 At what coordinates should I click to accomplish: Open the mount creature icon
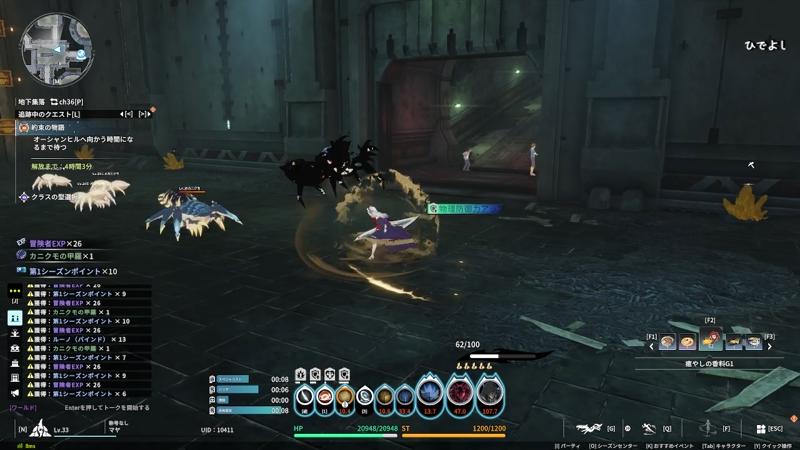click(x=590, y=428)
